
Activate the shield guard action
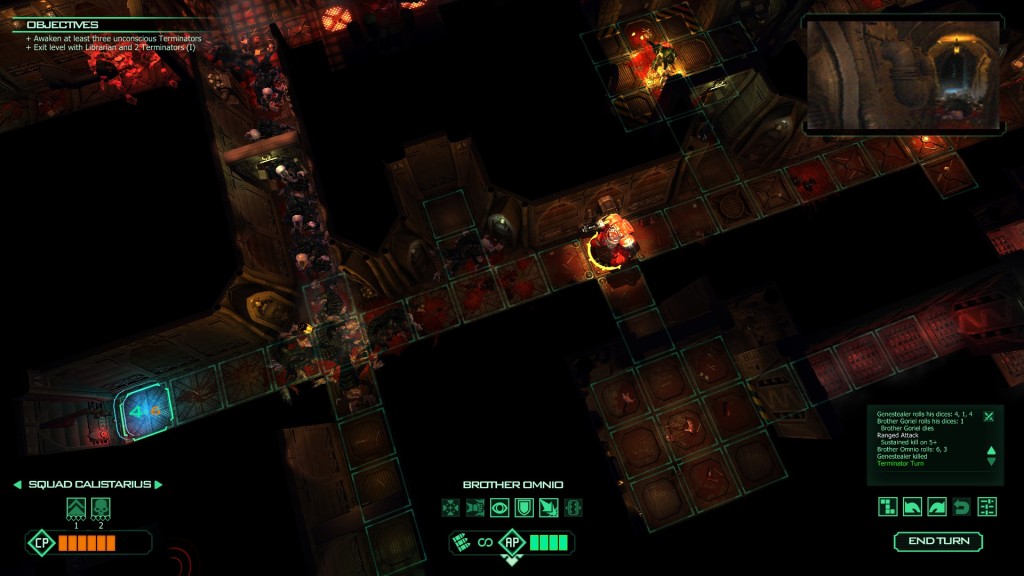524,508
